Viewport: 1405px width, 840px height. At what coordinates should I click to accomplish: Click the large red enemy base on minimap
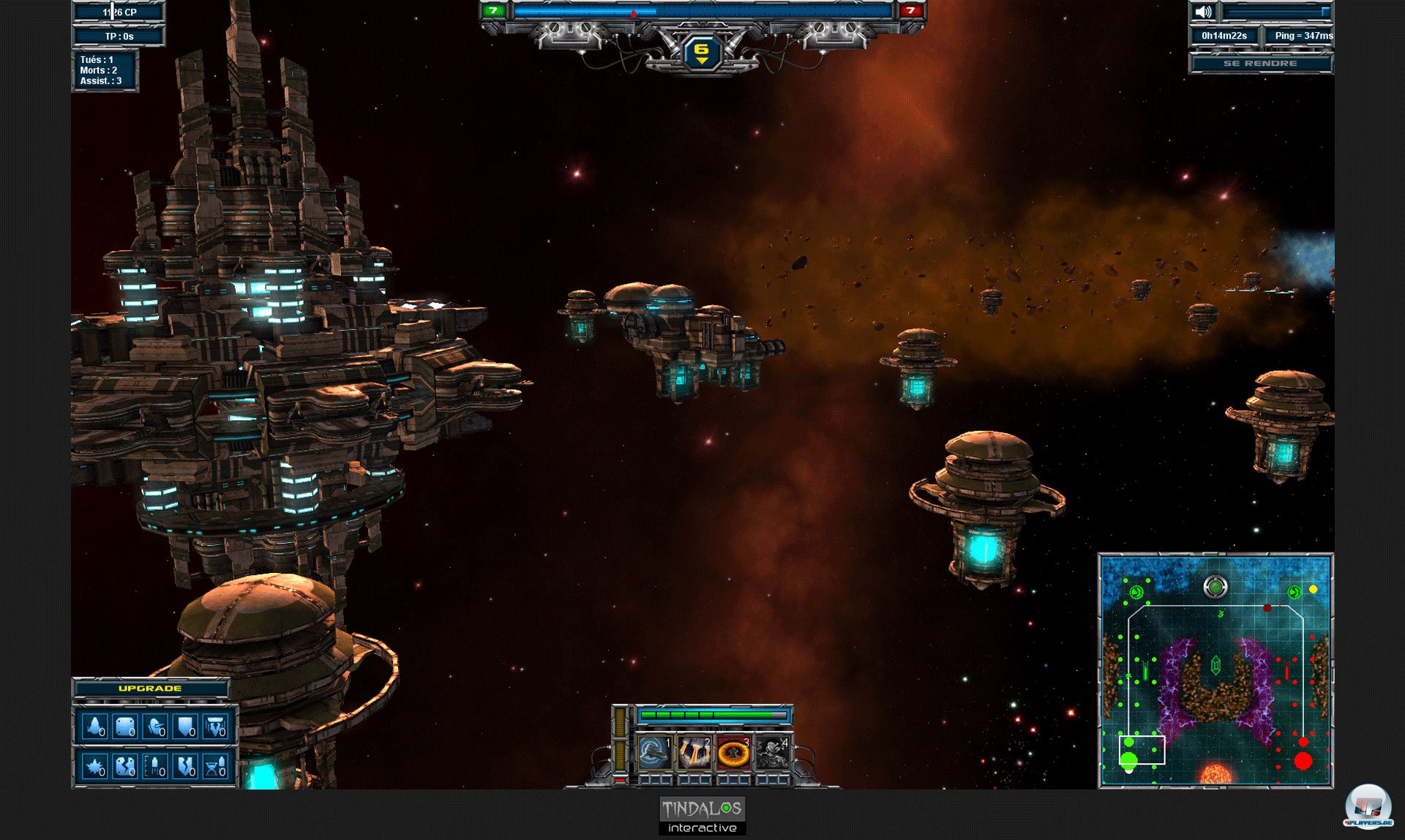click(1303, 761)
